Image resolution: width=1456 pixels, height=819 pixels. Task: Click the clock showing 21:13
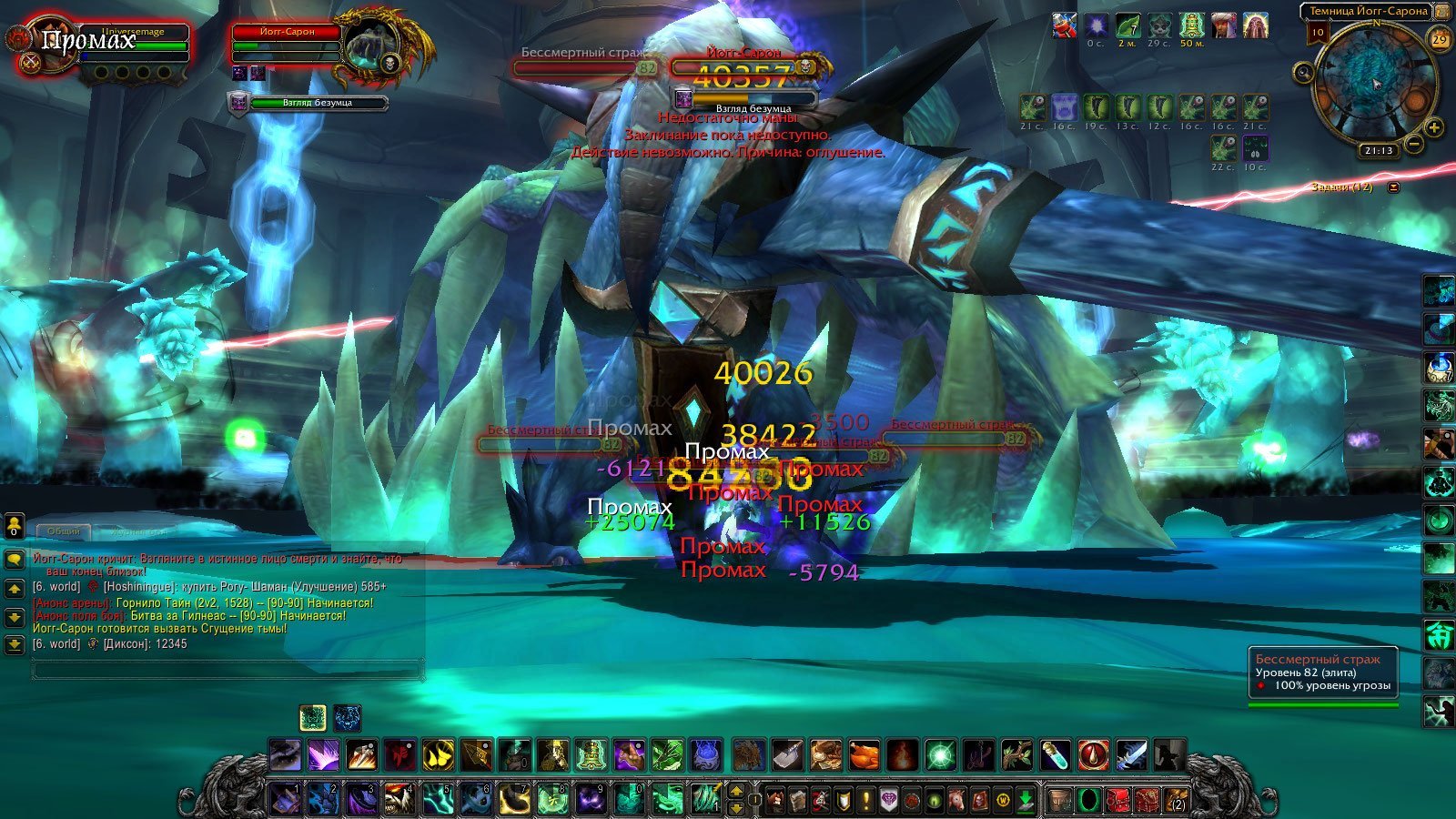[x=1379, y=151]
